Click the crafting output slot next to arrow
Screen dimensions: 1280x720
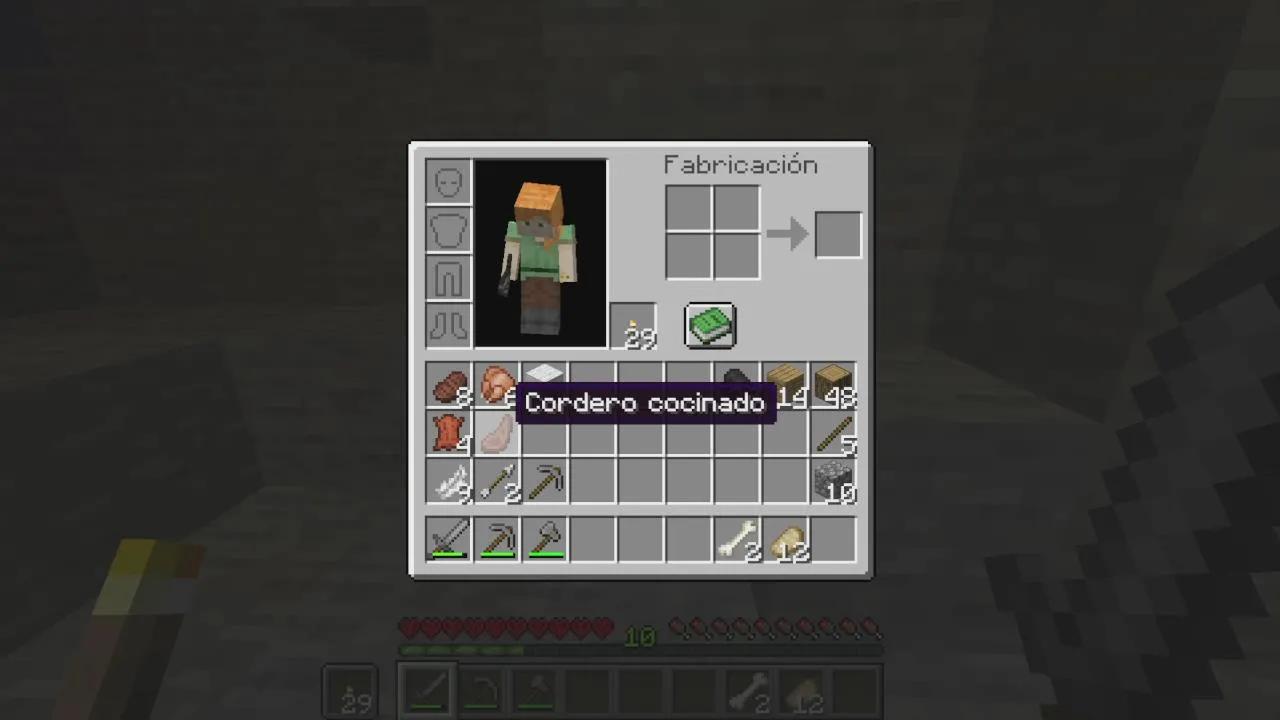[x=837, y=232]
